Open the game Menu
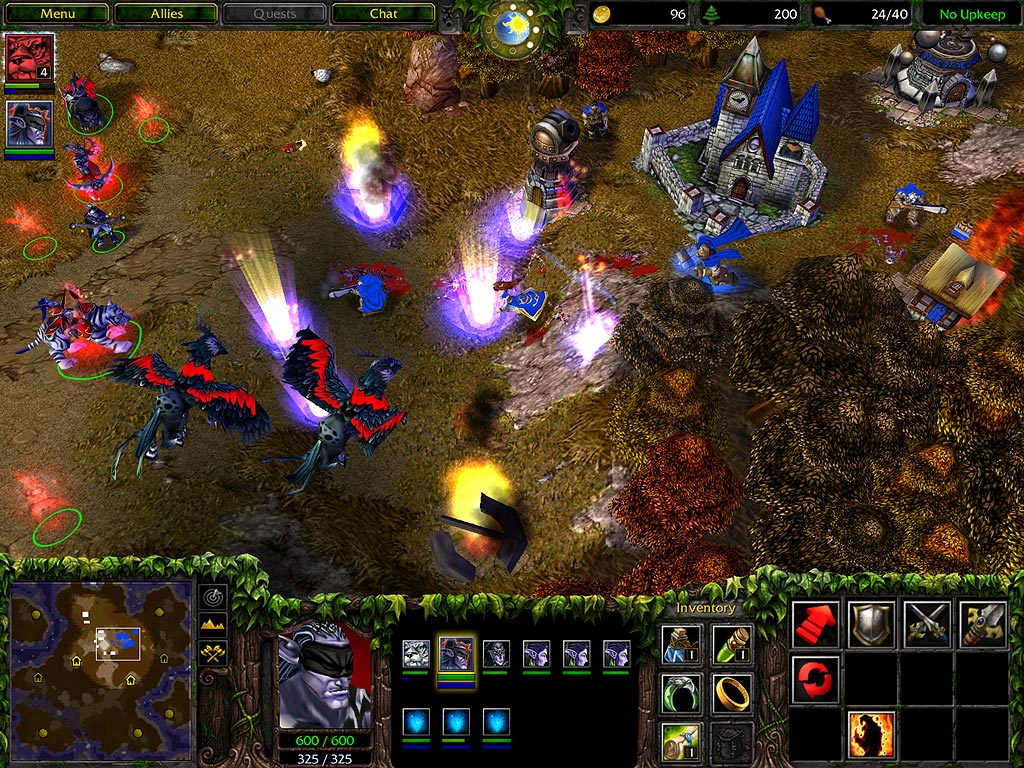The height and width of the screenshot is (768, 1024). pos(57,14)
